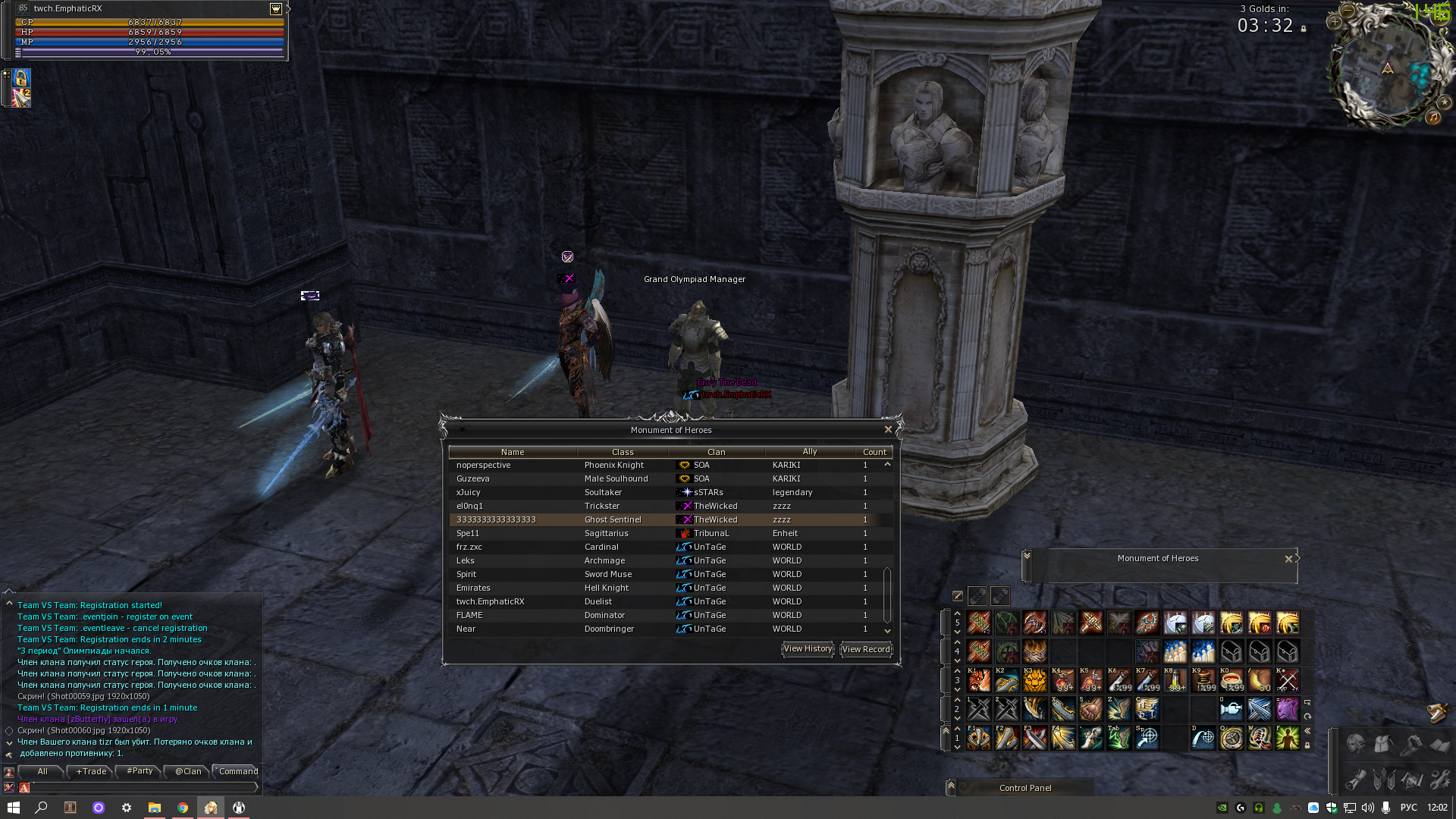The height and width of the screenshot is (819, 1456).
Task: Click the View Record button
Action: coord(865,649)
